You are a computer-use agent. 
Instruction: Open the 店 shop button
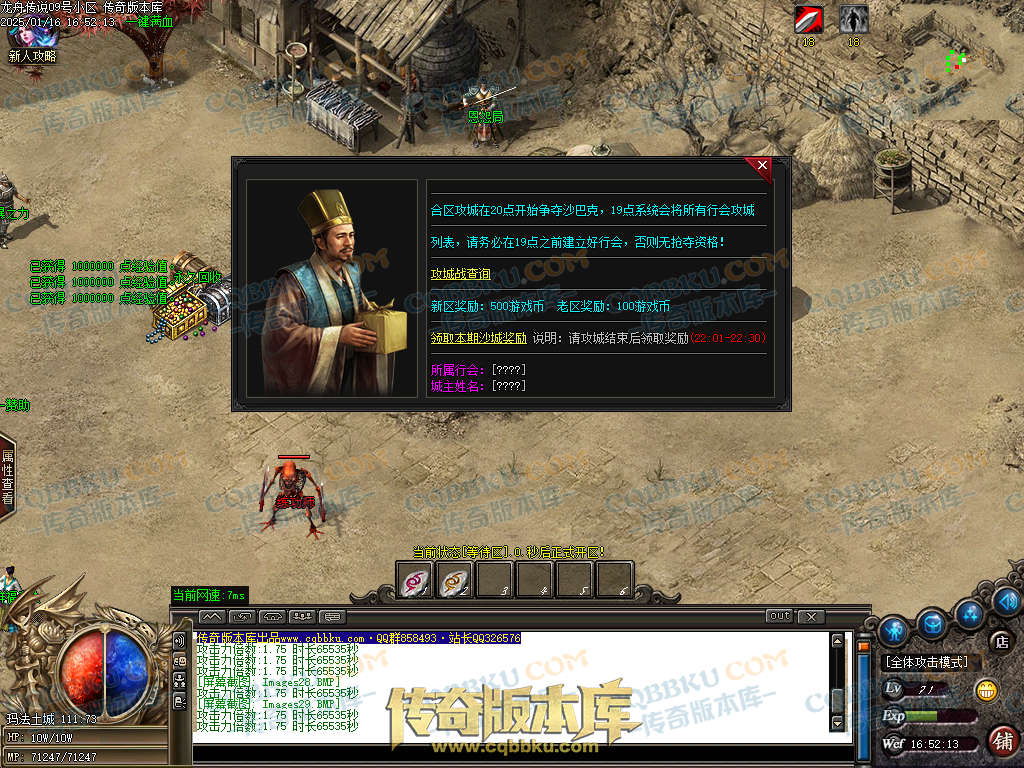point(1000,641)
